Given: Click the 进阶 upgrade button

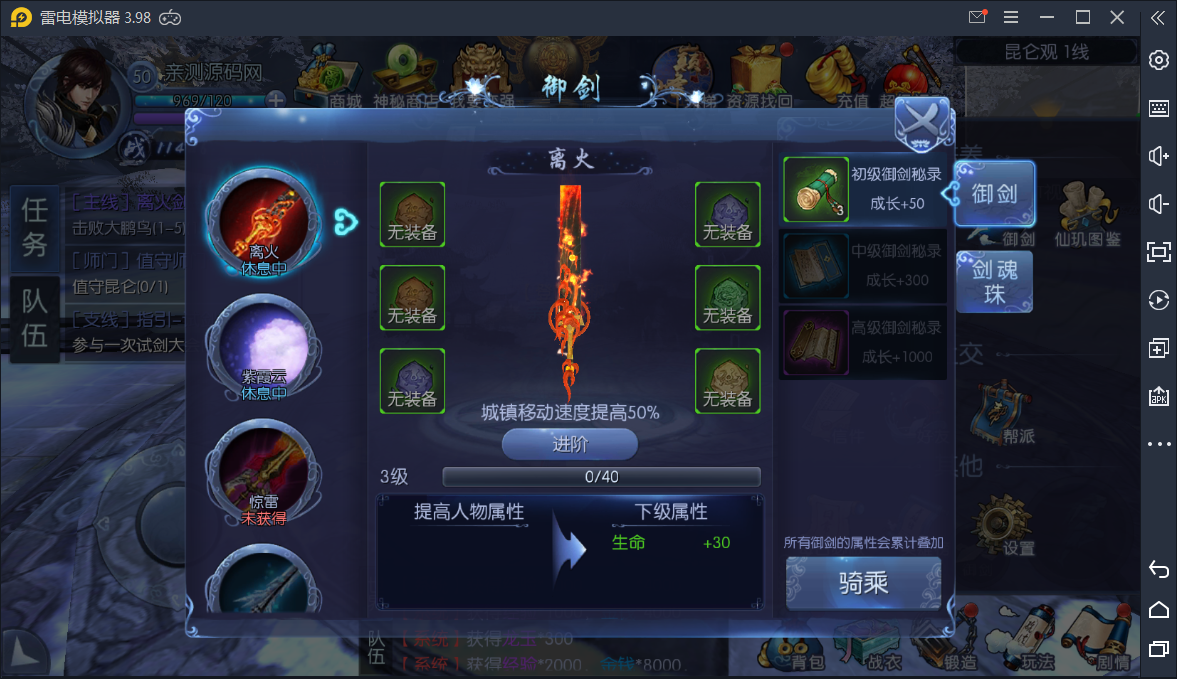Looking at the screenshot, I should (569, 444).
